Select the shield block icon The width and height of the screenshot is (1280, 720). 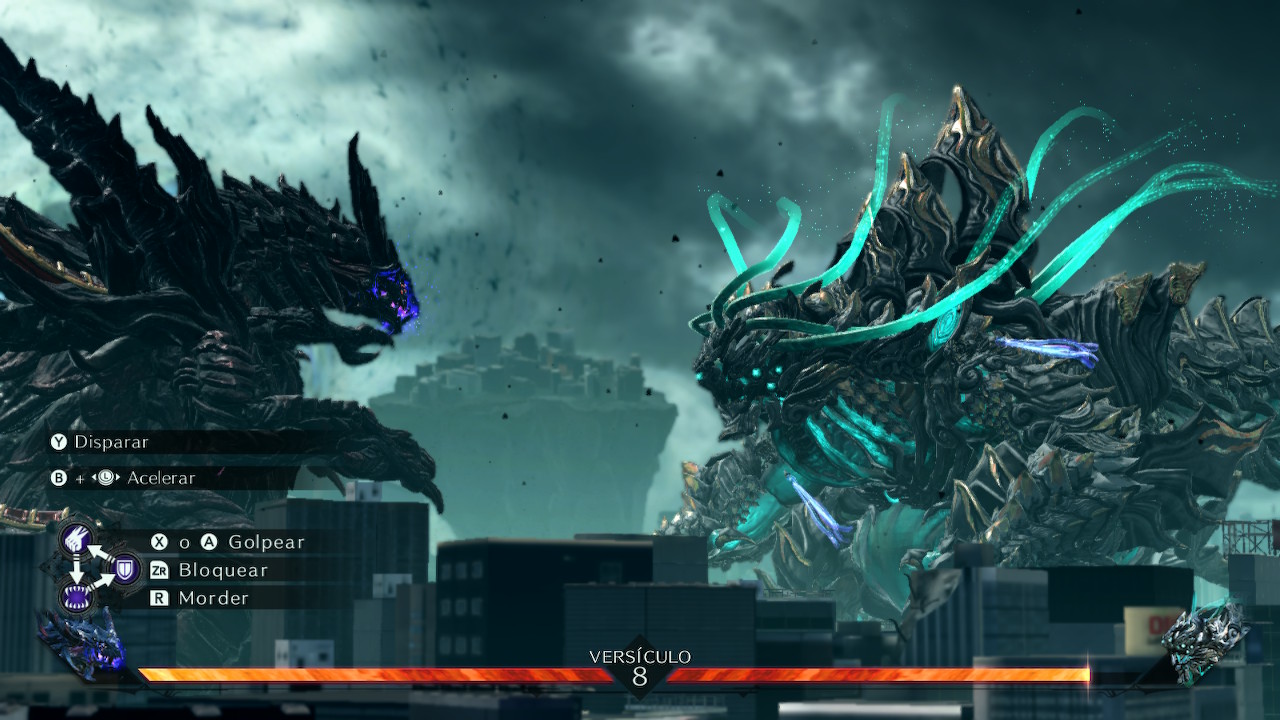pyautogui.click(x=125, y=570)
